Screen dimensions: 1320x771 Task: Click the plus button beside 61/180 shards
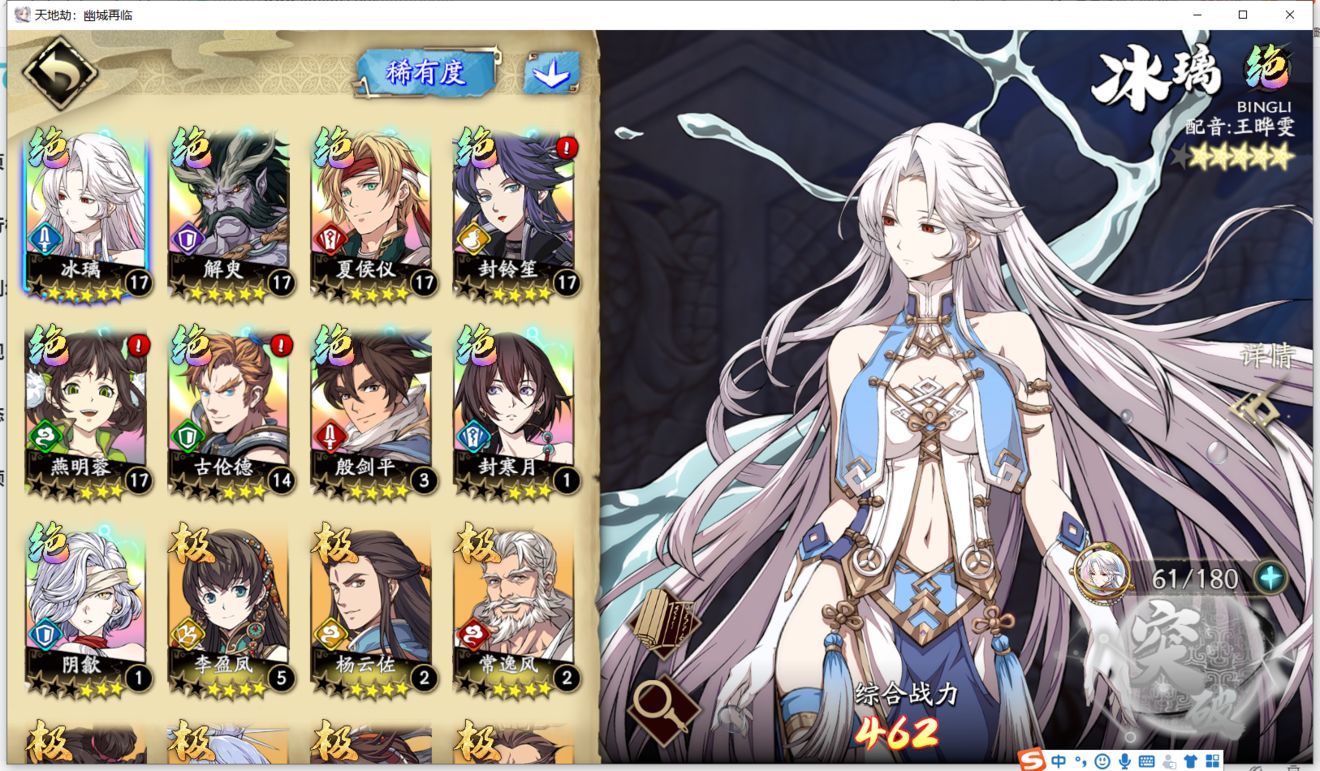click(x=1271, y=578)
